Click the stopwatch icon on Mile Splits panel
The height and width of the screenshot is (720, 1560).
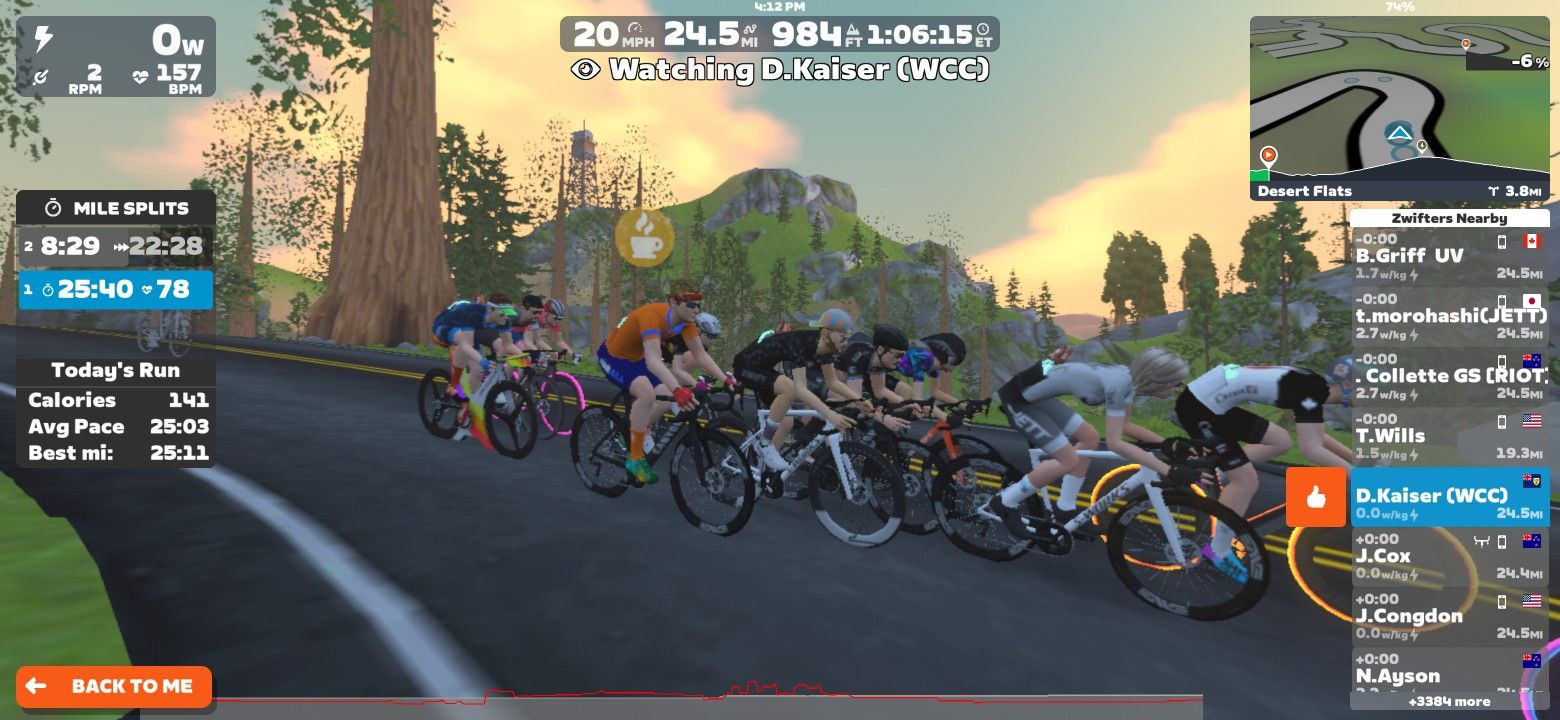[x=55, y=208]
